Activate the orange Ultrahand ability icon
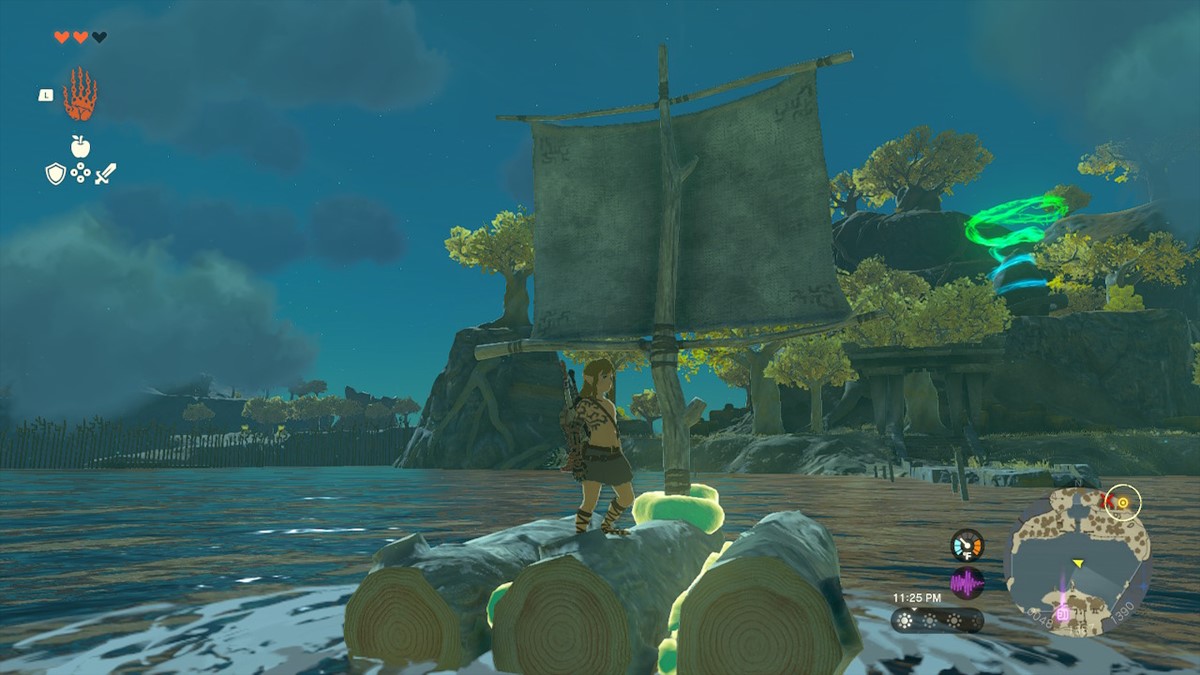The height and width of the screenshot is (675, 1200). [x=80, y=95]
